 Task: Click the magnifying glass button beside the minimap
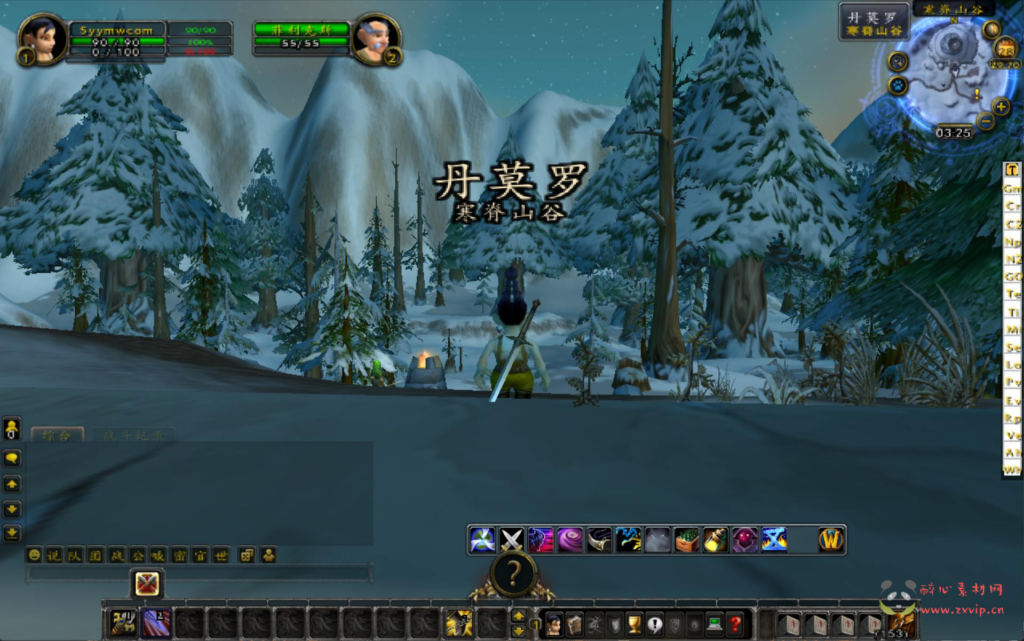click(897, 61)
